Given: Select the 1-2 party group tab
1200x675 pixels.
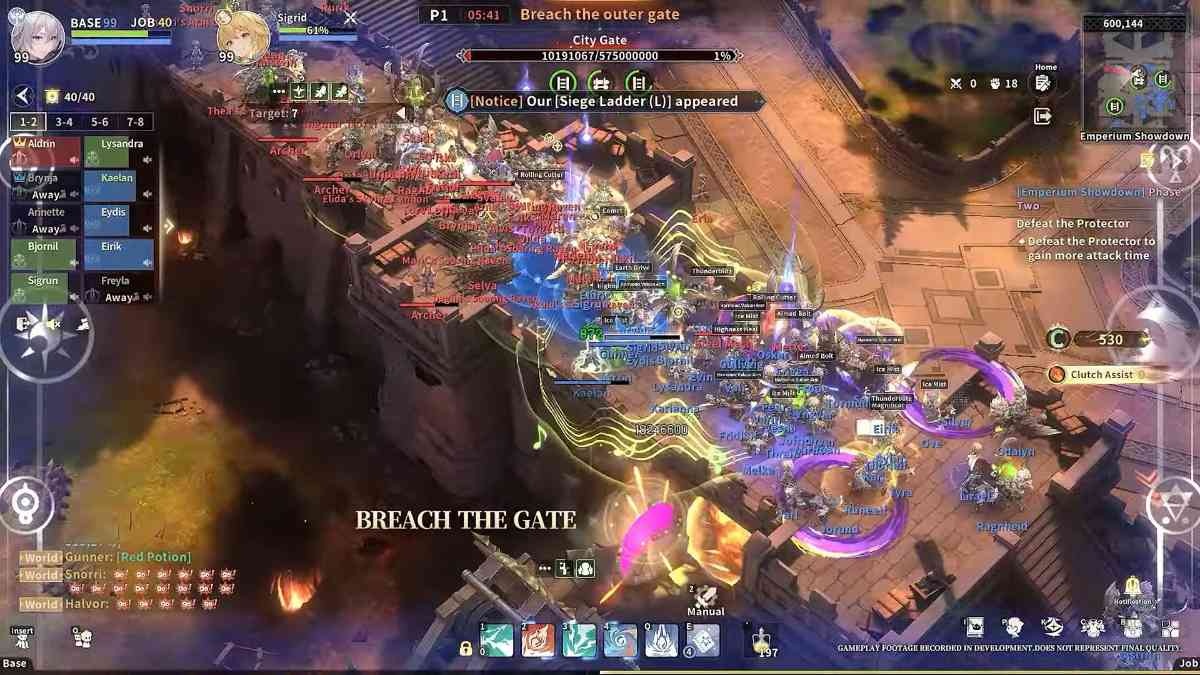Looking at the screenshot, I should [x=28, y=122].
